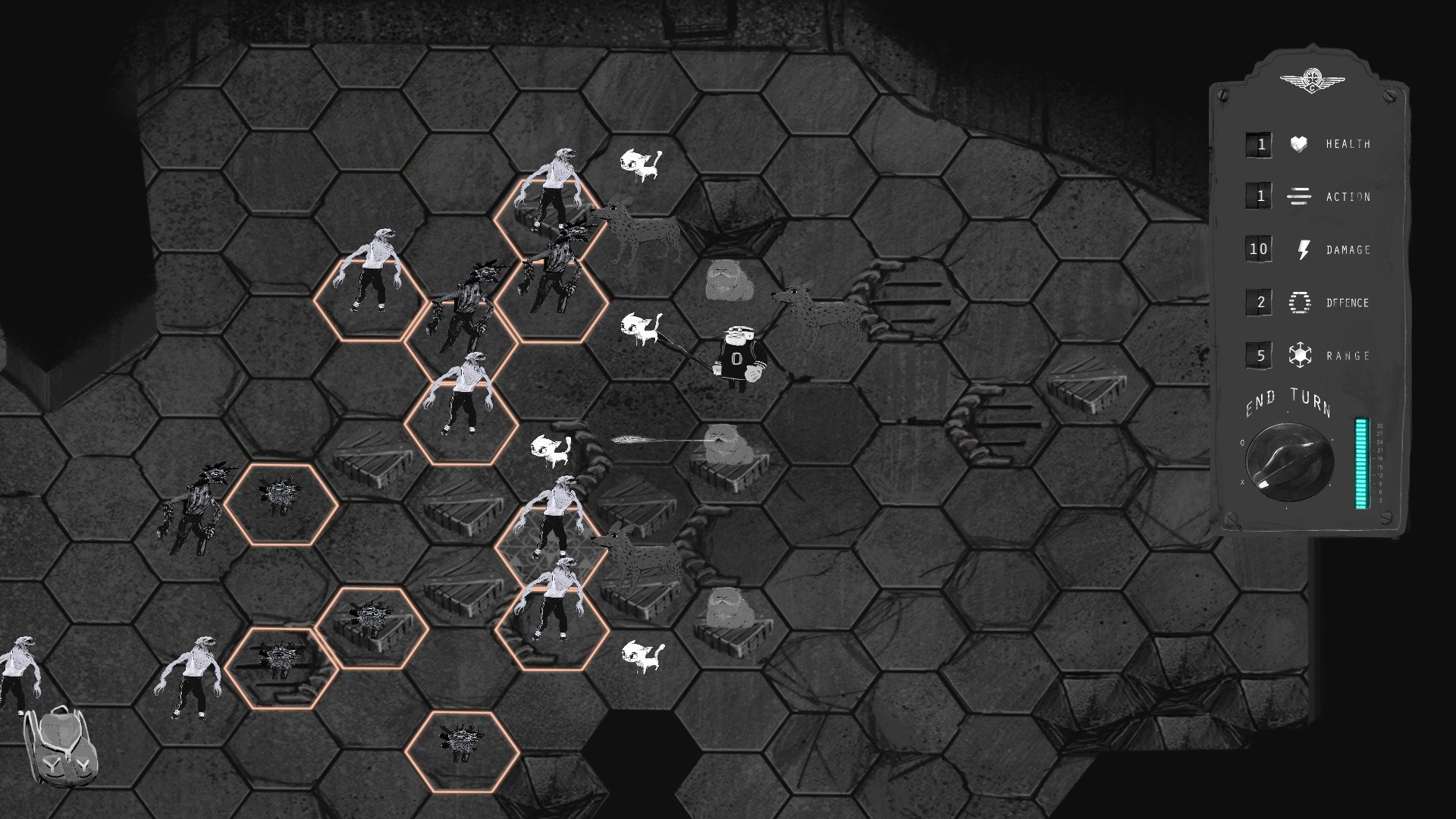Screen dimensions: 1456x819
Task: Click the Action stat icon
Action: (x=1299, y=196)
